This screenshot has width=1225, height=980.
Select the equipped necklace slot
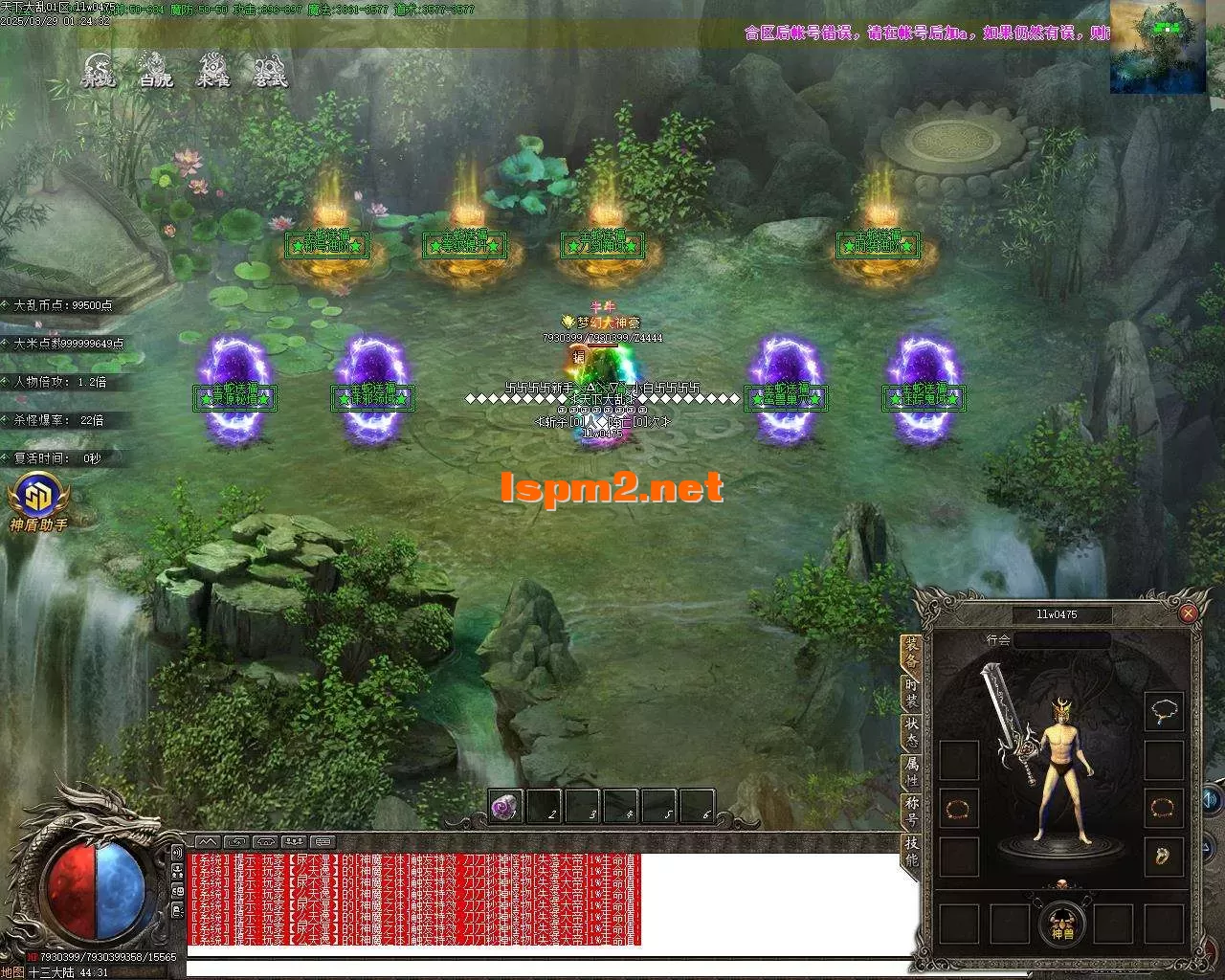tap(1164, 711)
